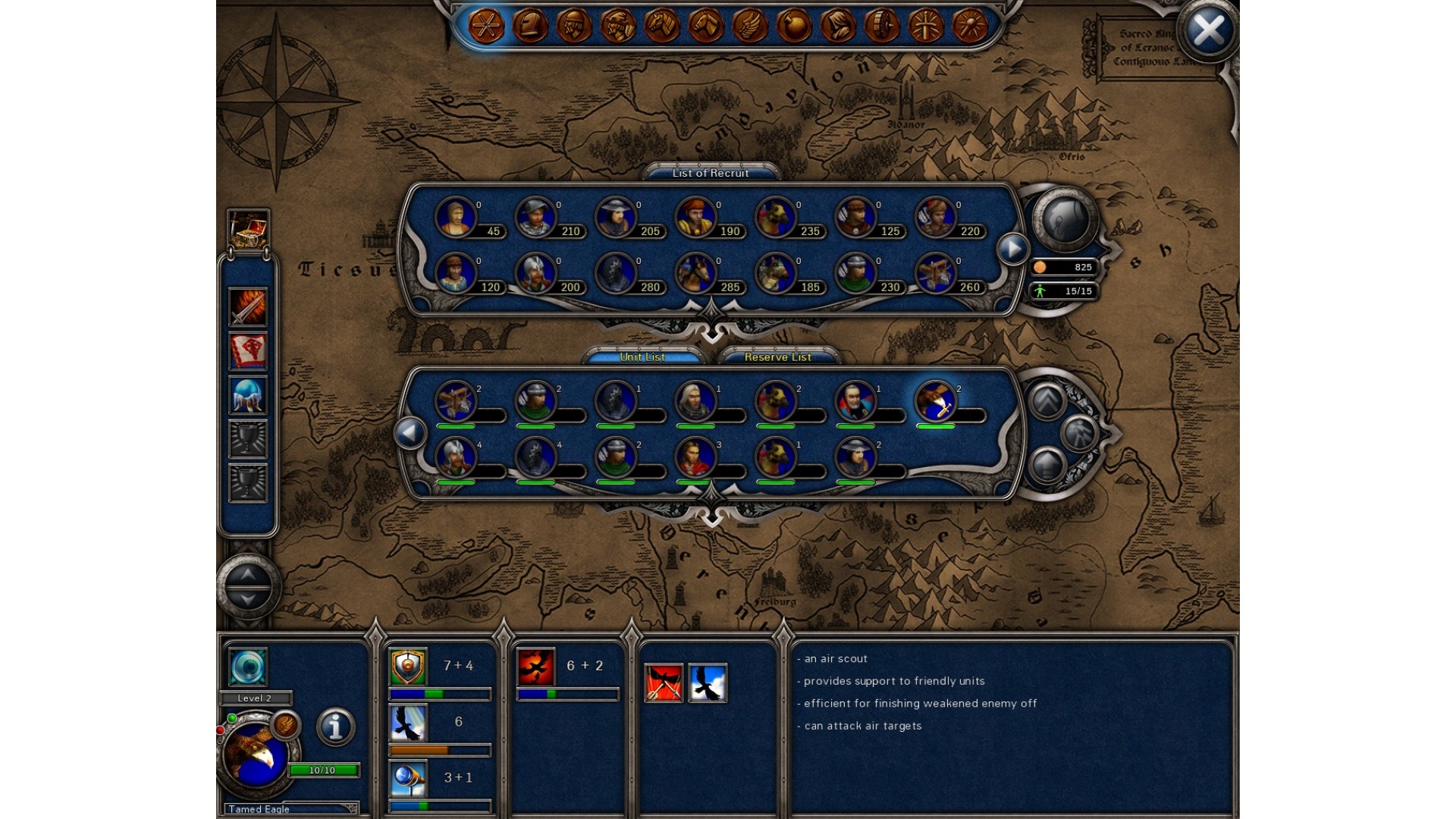Close the army management screen
The height and width of the screenshot is (819, 1456).
tap(1208, 31)
